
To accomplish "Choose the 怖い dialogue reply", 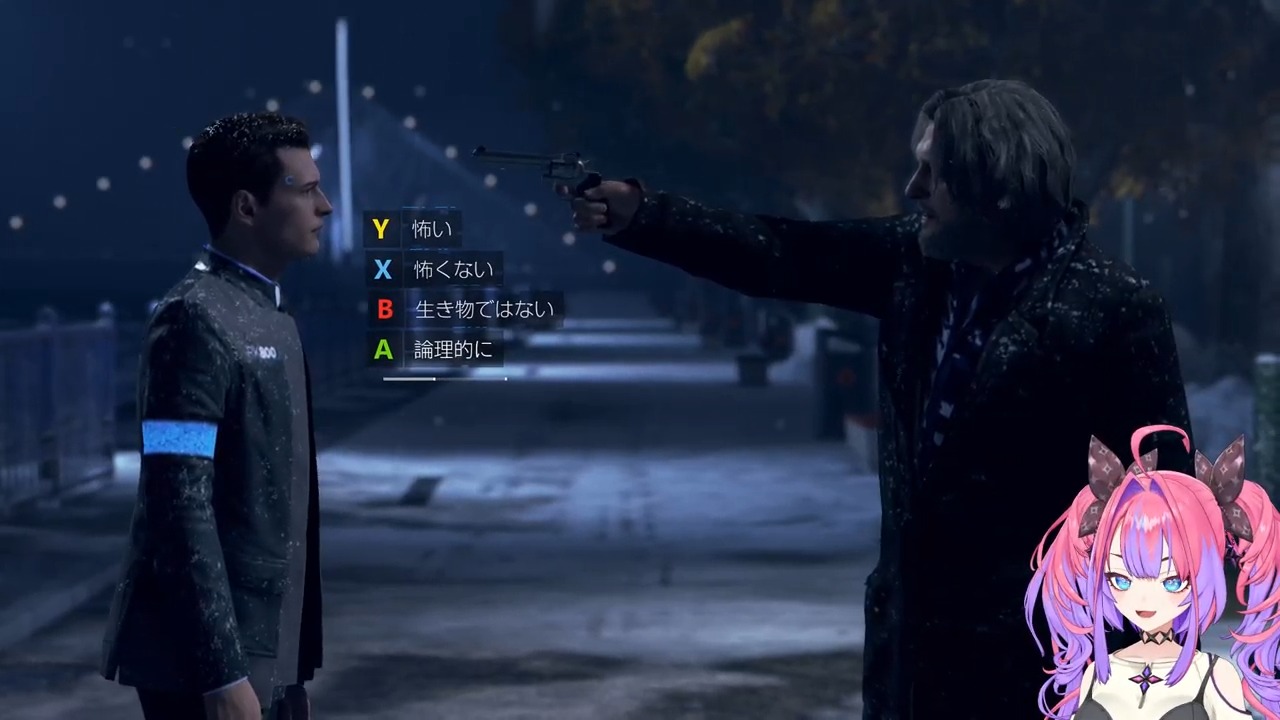I will coord(431,230).
